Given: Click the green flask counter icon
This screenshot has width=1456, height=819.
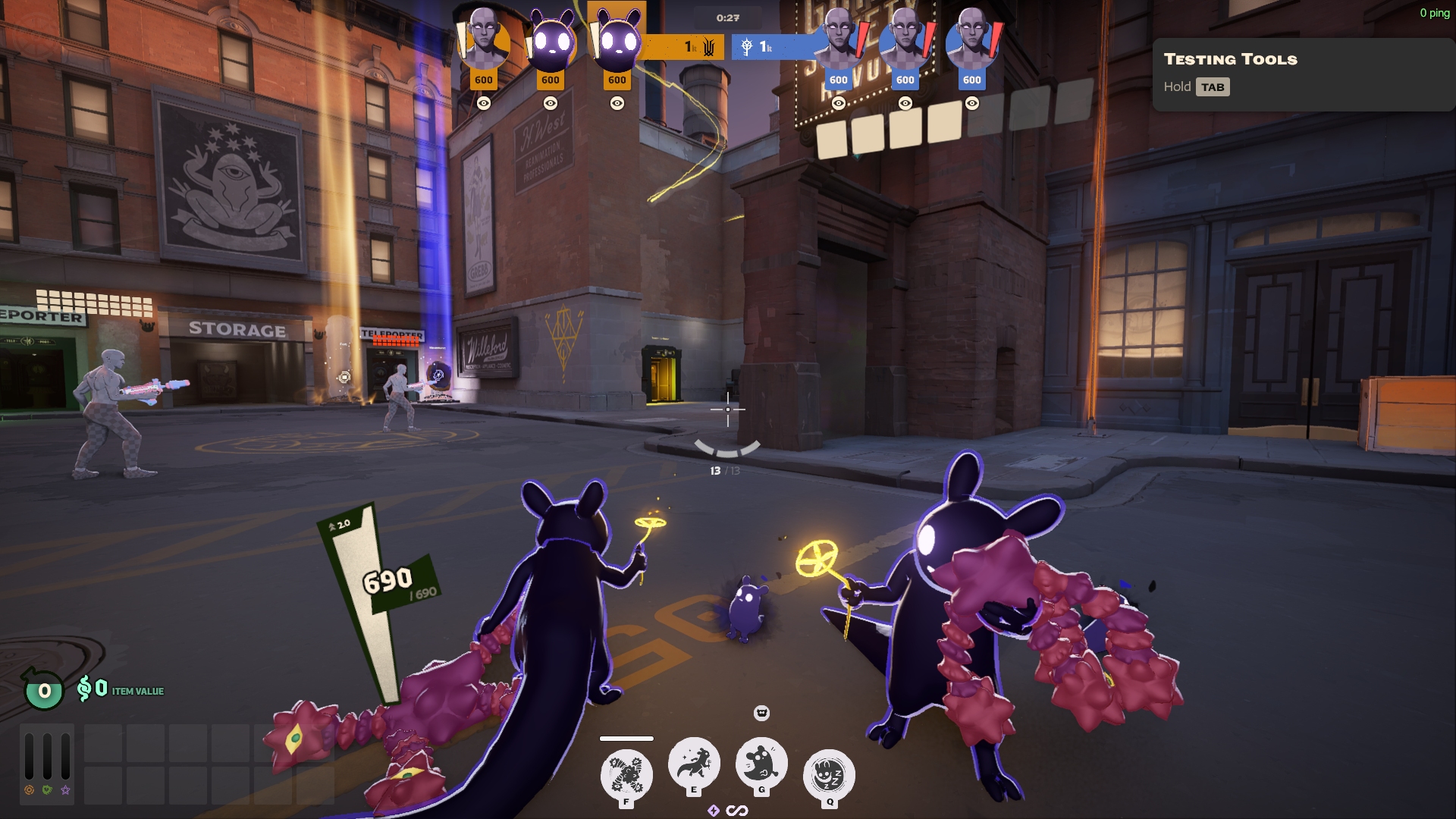Looking at the screenshot, I should click(44, 689).
